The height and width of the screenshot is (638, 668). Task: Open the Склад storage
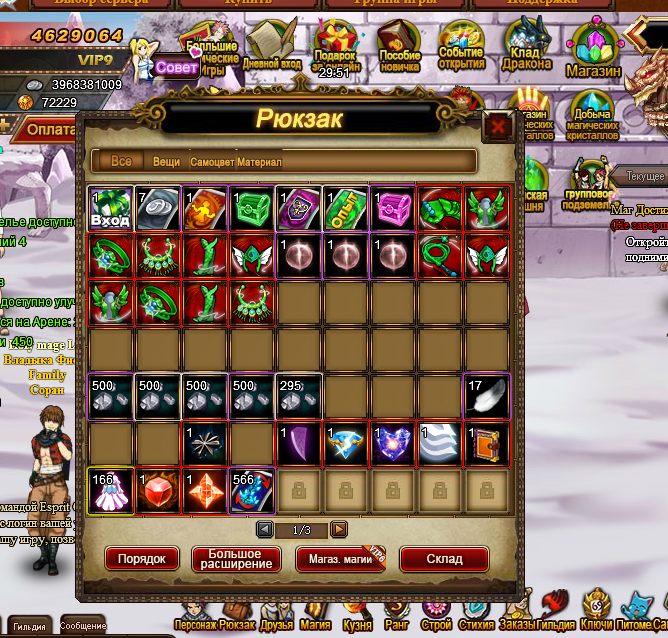[x=444, y=559]
